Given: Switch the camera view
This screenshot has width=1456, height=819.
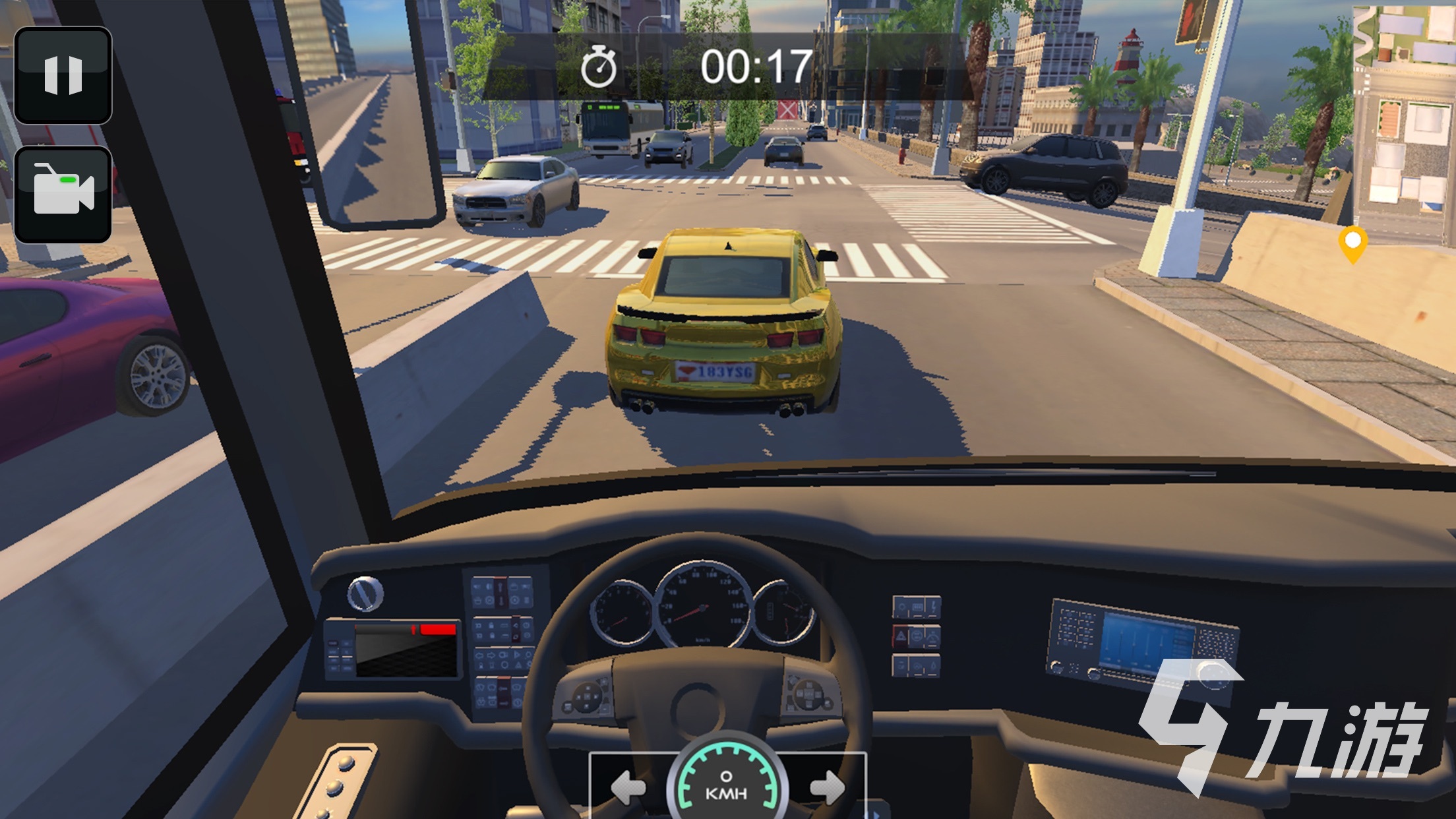Looking at the screenshot, I should pyautogui.click(x=63, y=195).
